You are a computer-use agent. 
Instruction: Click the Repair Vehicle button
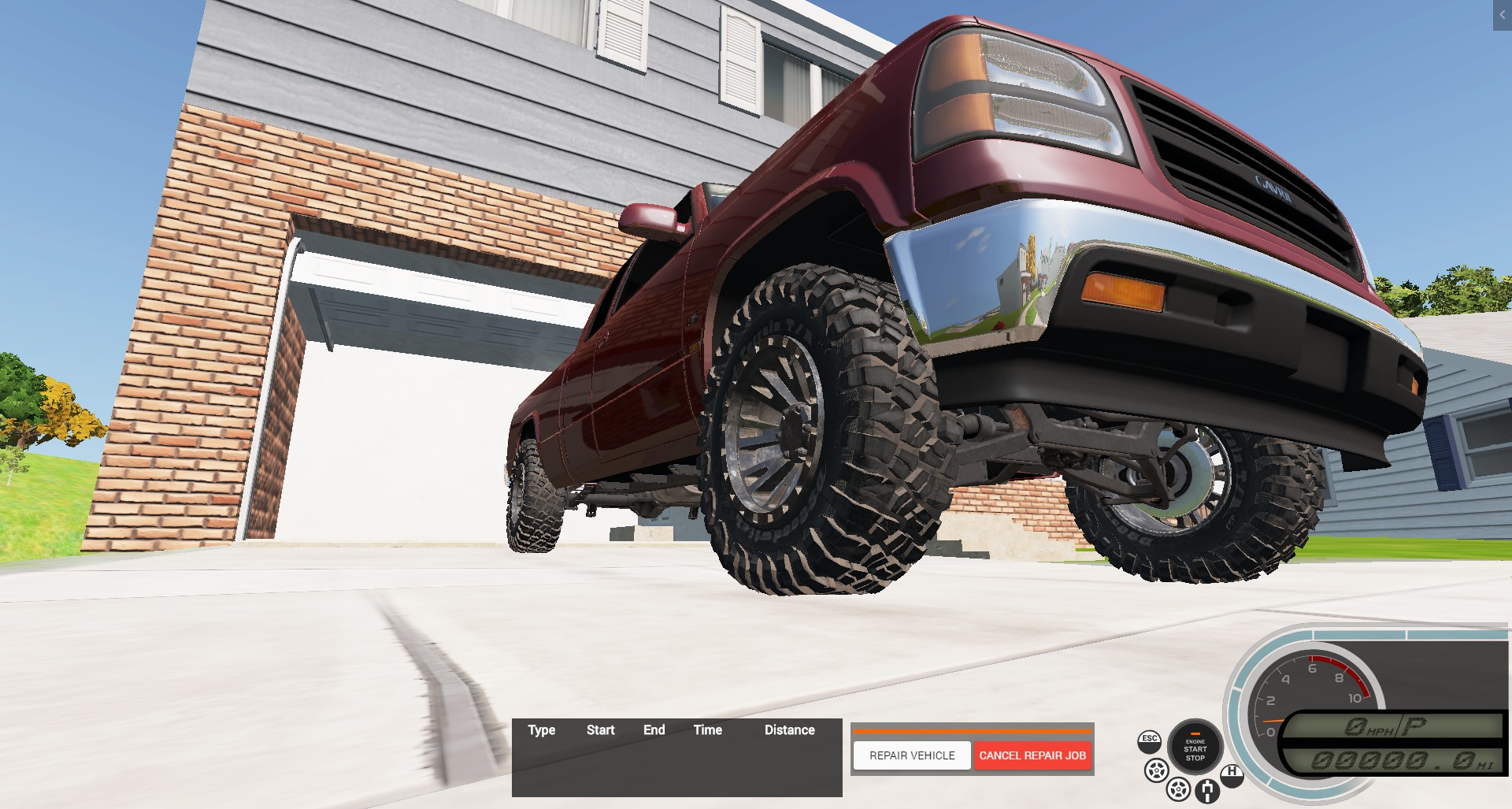pos(912,755)
